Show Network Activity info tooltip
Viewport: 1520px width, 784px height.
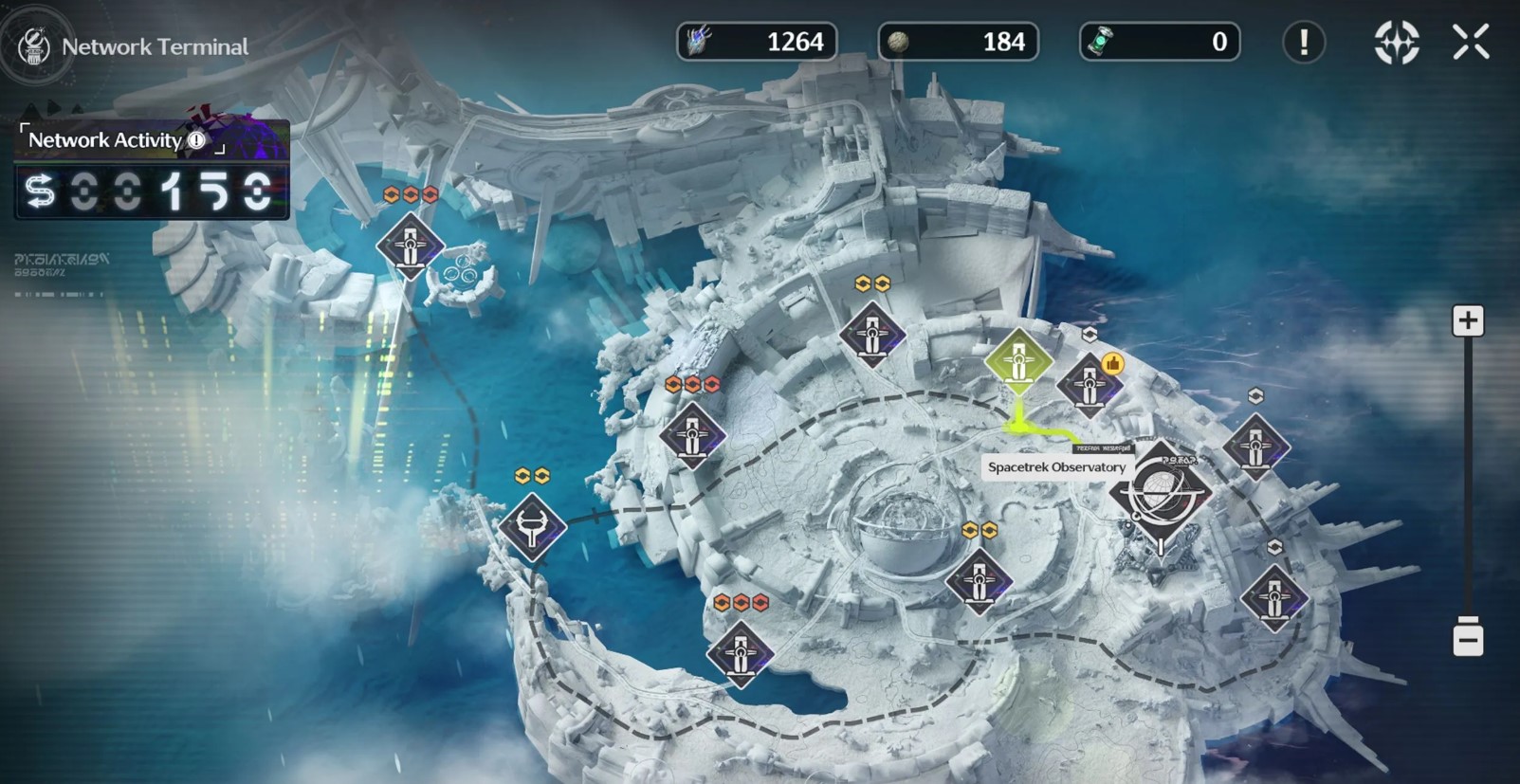(196, 140)
